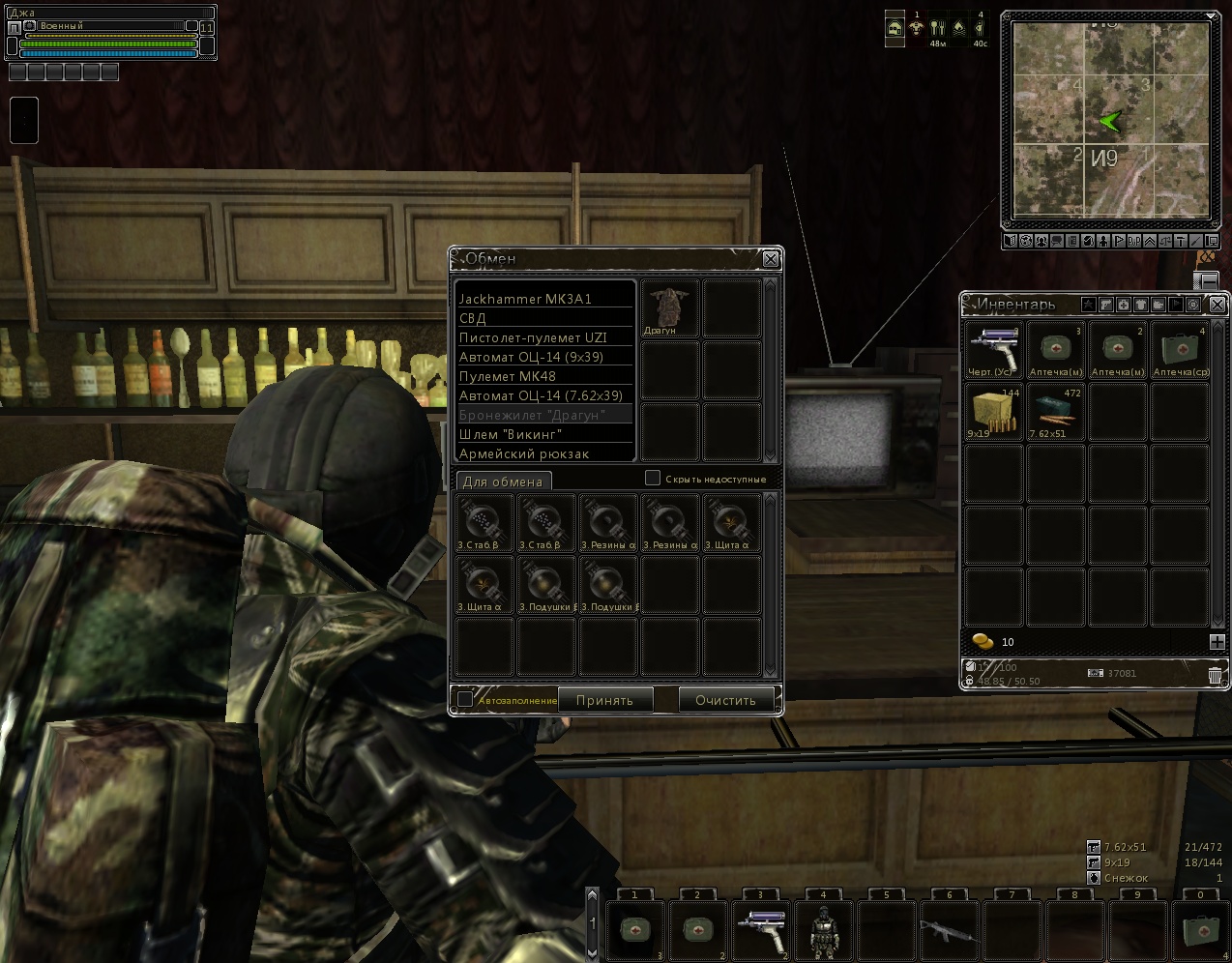
Task: Enable the Автозаполнение checkbox
Action: pyautogui.click(x=465, y=699)
